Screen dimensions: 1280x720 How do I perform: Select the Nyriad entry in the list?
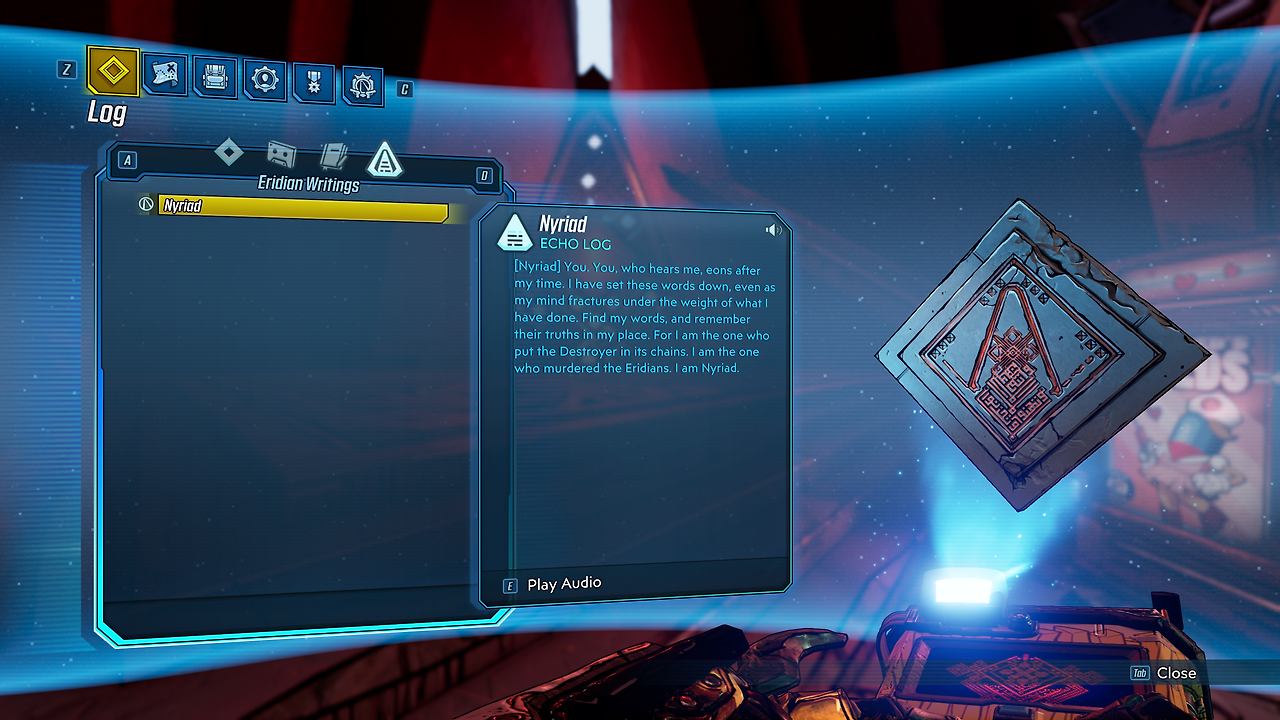302,207
